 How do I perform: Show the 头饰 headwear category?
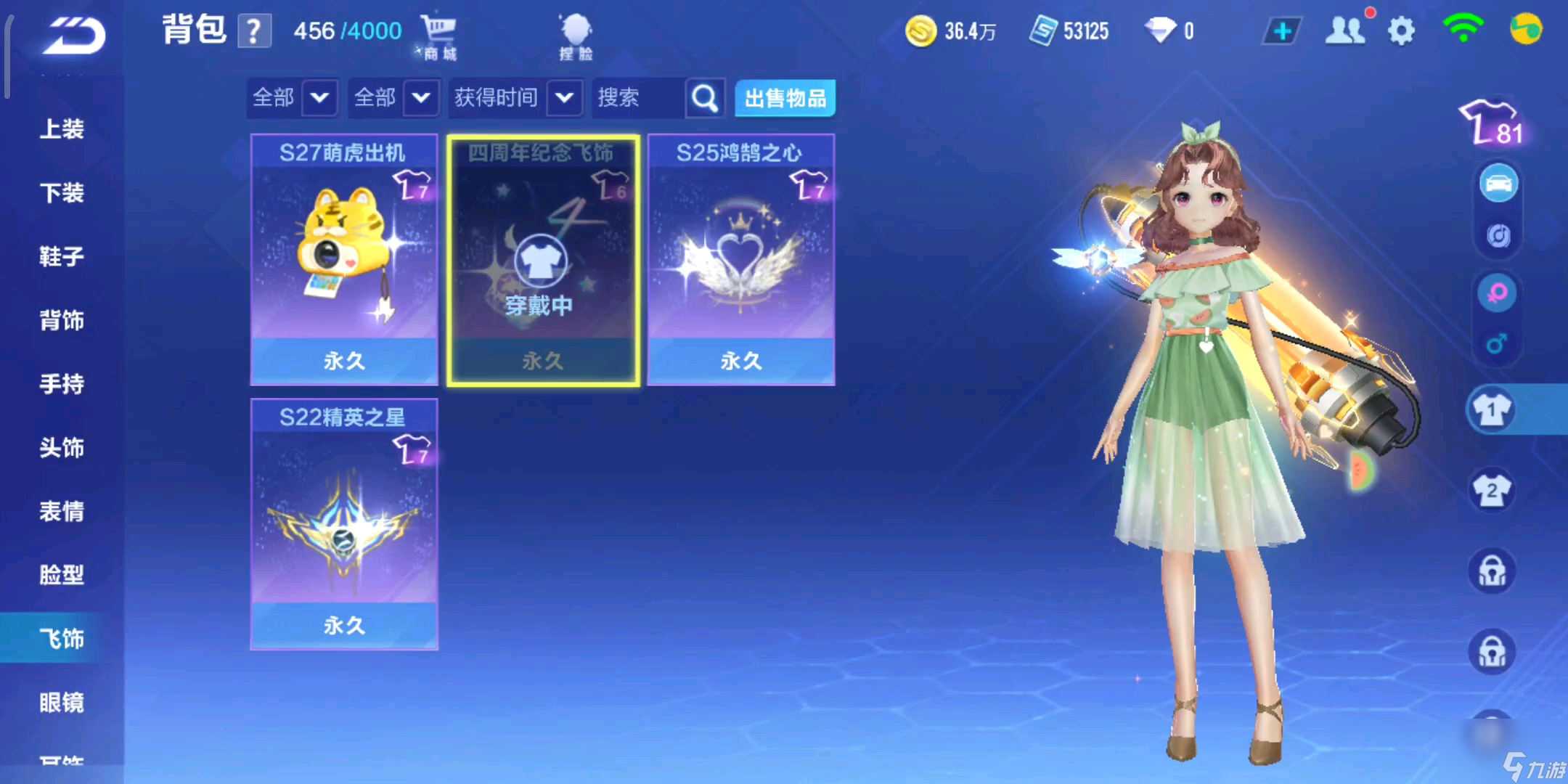tap(62, 447)
